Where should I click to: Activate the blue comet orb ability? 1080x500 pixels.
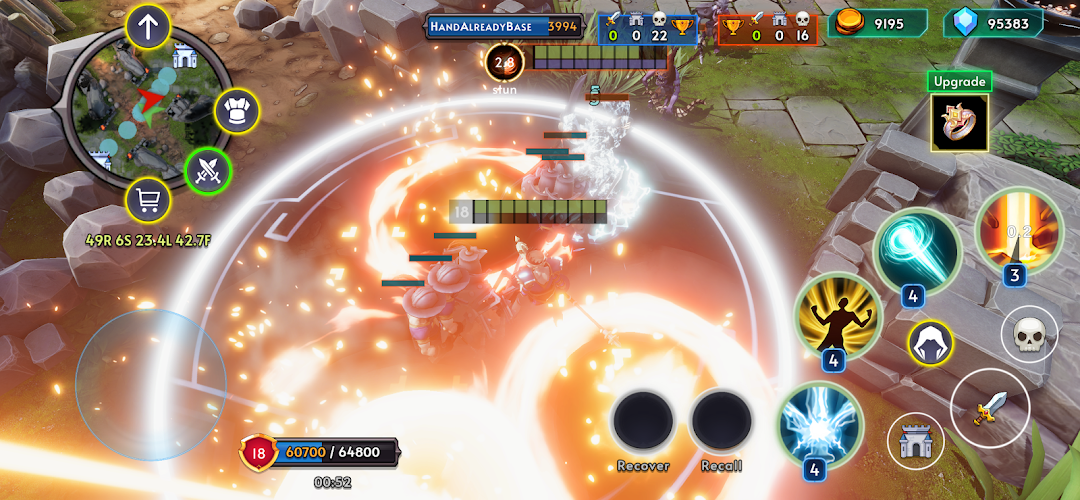point(916,250)
